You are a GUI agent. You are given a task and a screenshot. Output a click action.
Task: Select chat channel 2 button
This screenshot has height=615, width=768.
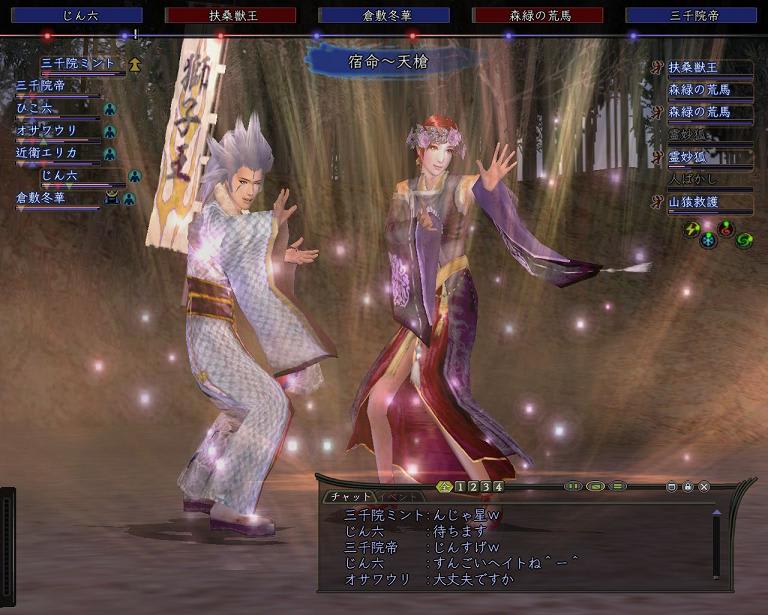pos(472,487)
